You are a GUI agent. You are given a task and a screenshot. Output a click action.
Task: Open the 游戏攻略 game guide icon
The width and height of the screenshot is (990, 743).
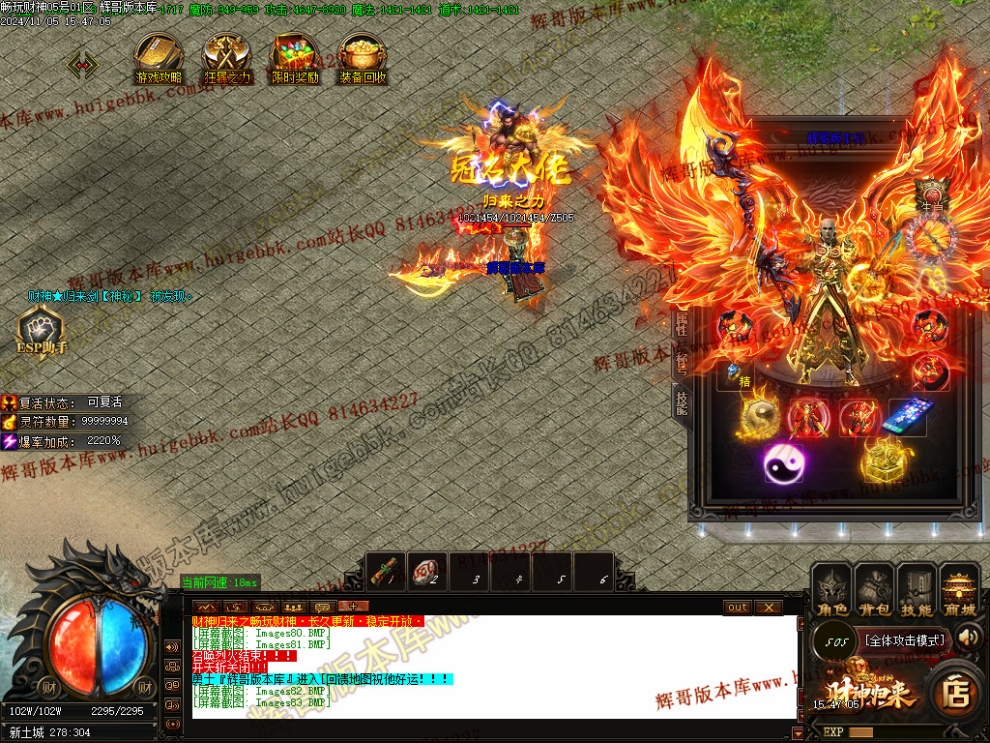coord(158,58)
